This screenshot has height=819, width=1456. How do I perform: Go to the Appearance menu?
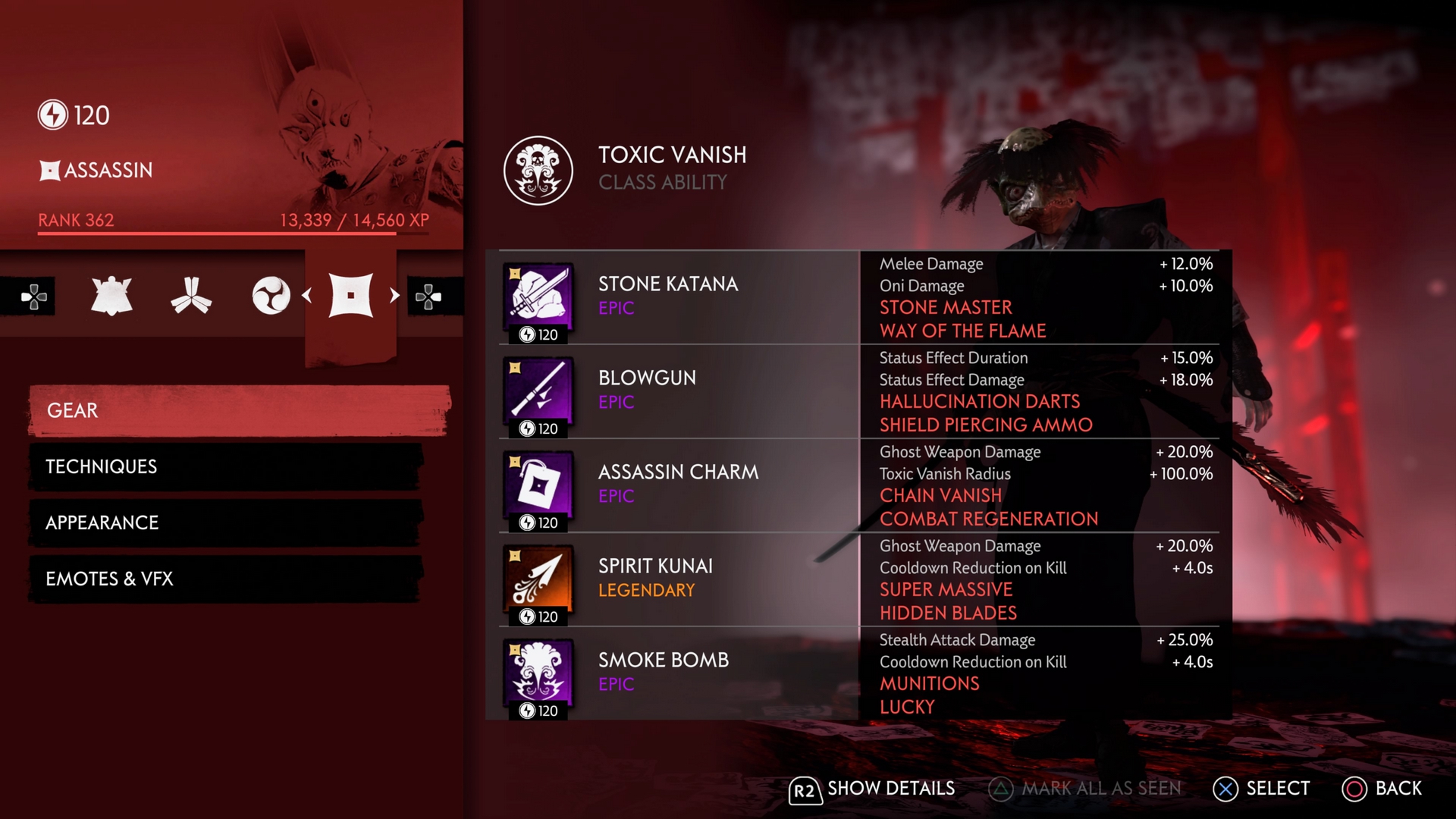click(x=225, y=522)
